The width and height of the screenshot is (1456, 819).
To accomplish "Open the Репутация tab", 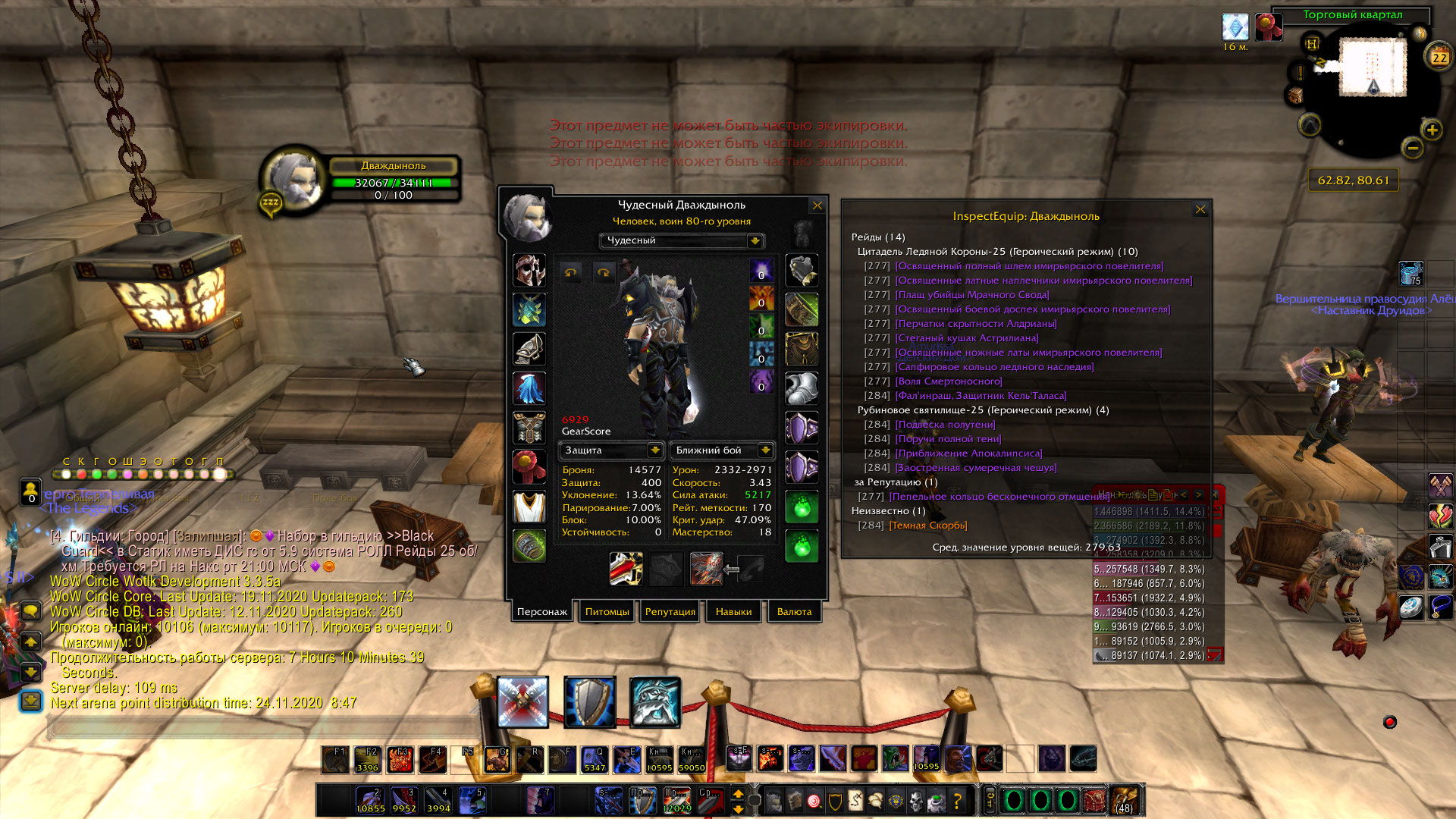I will click(670, 611).
